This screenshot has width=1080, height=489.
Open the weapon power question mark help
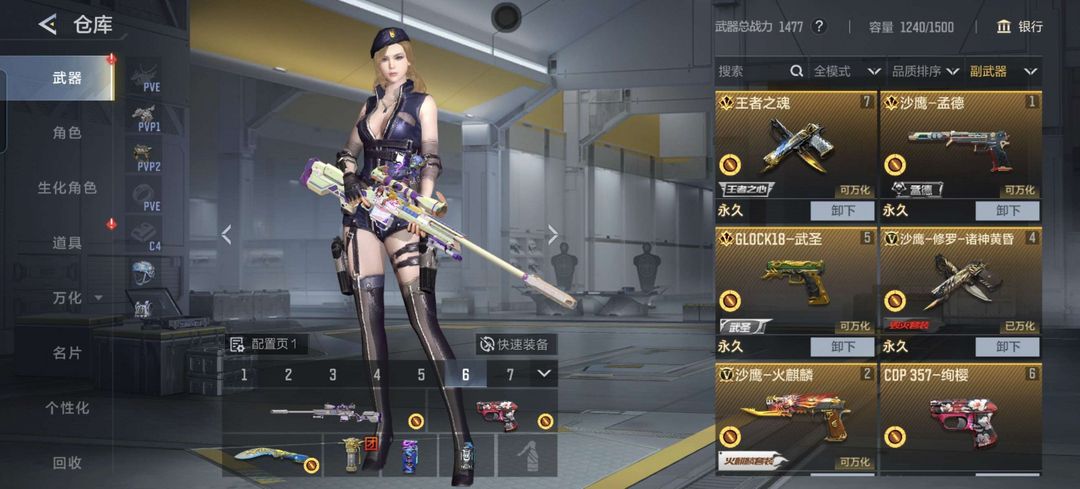click(x=819, y=27)
